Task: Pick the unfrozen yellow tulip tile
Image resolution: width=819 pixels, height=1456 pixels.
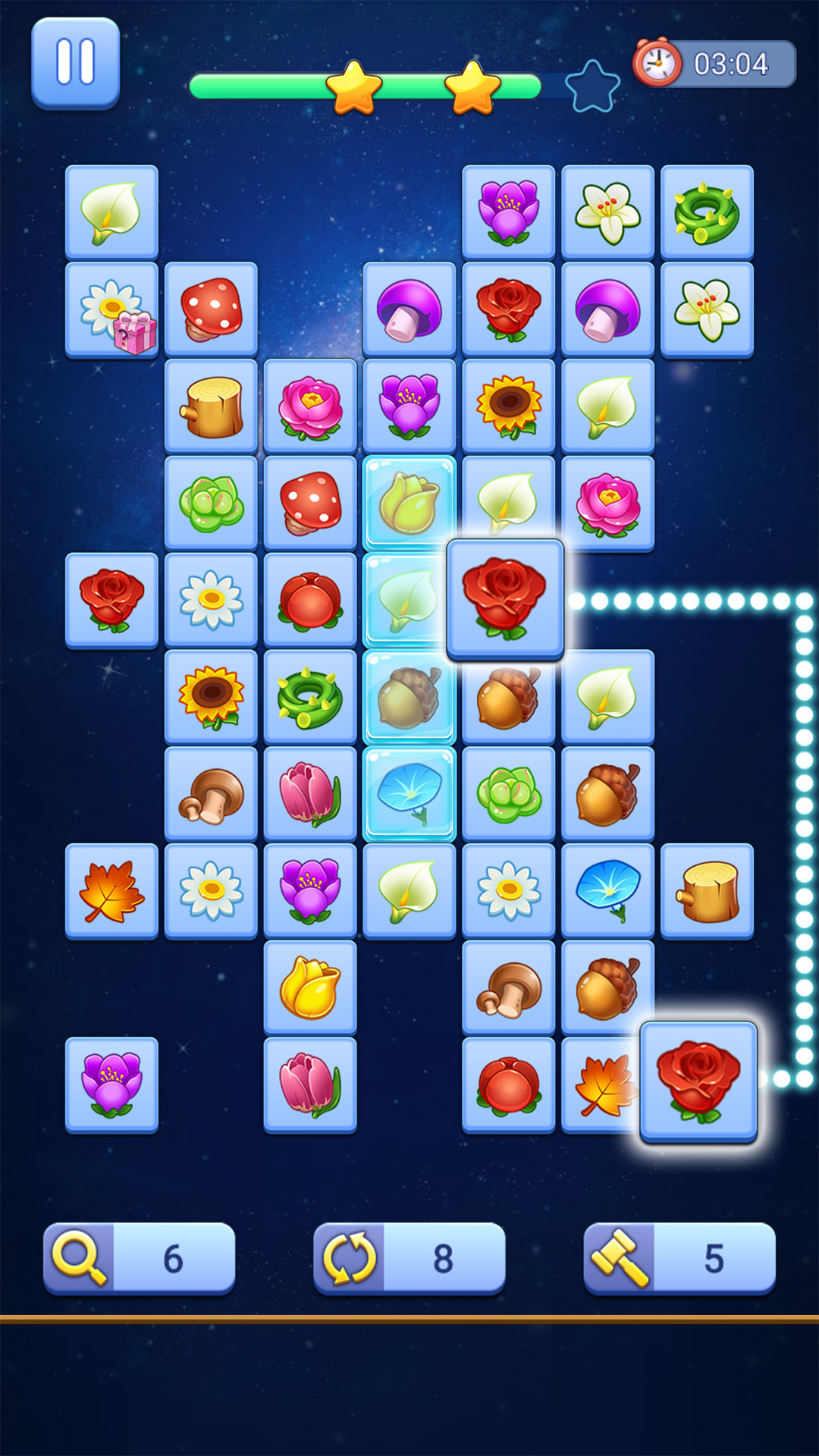Action: tap(310, 987)
